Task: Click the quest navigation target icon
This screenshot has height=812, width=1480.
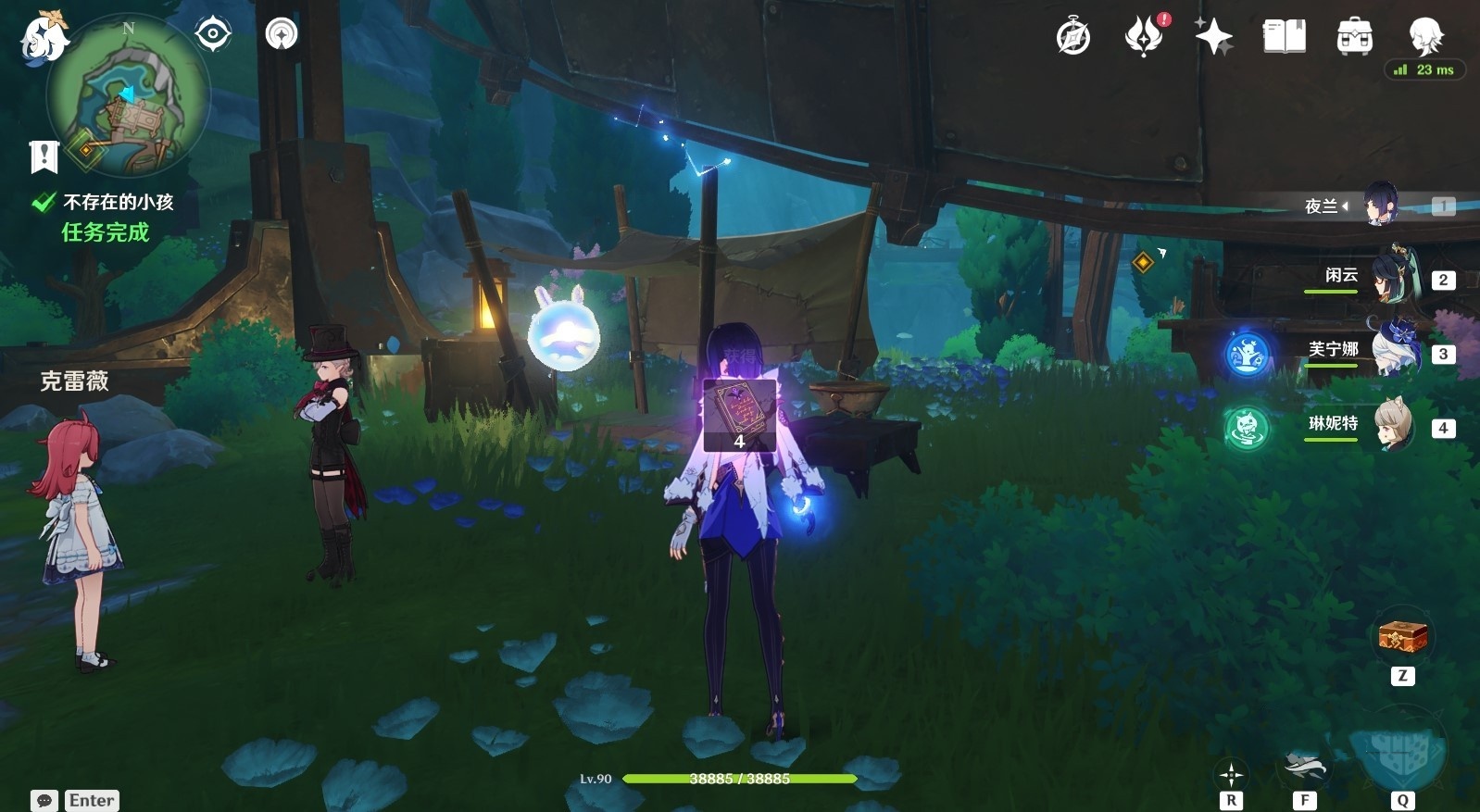Action: pos(213,35)
